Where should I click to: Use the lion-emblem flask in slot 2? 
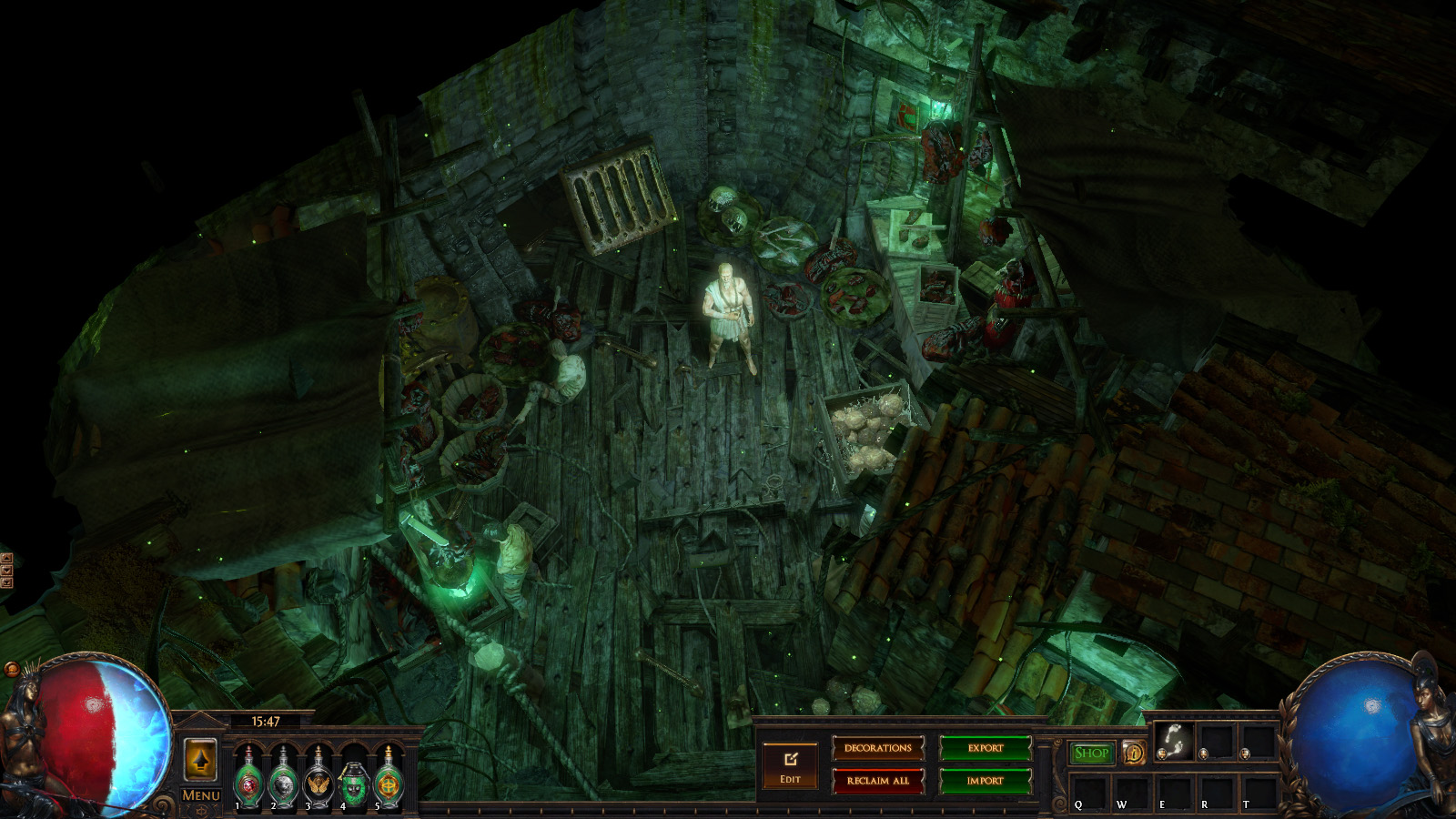284,780
